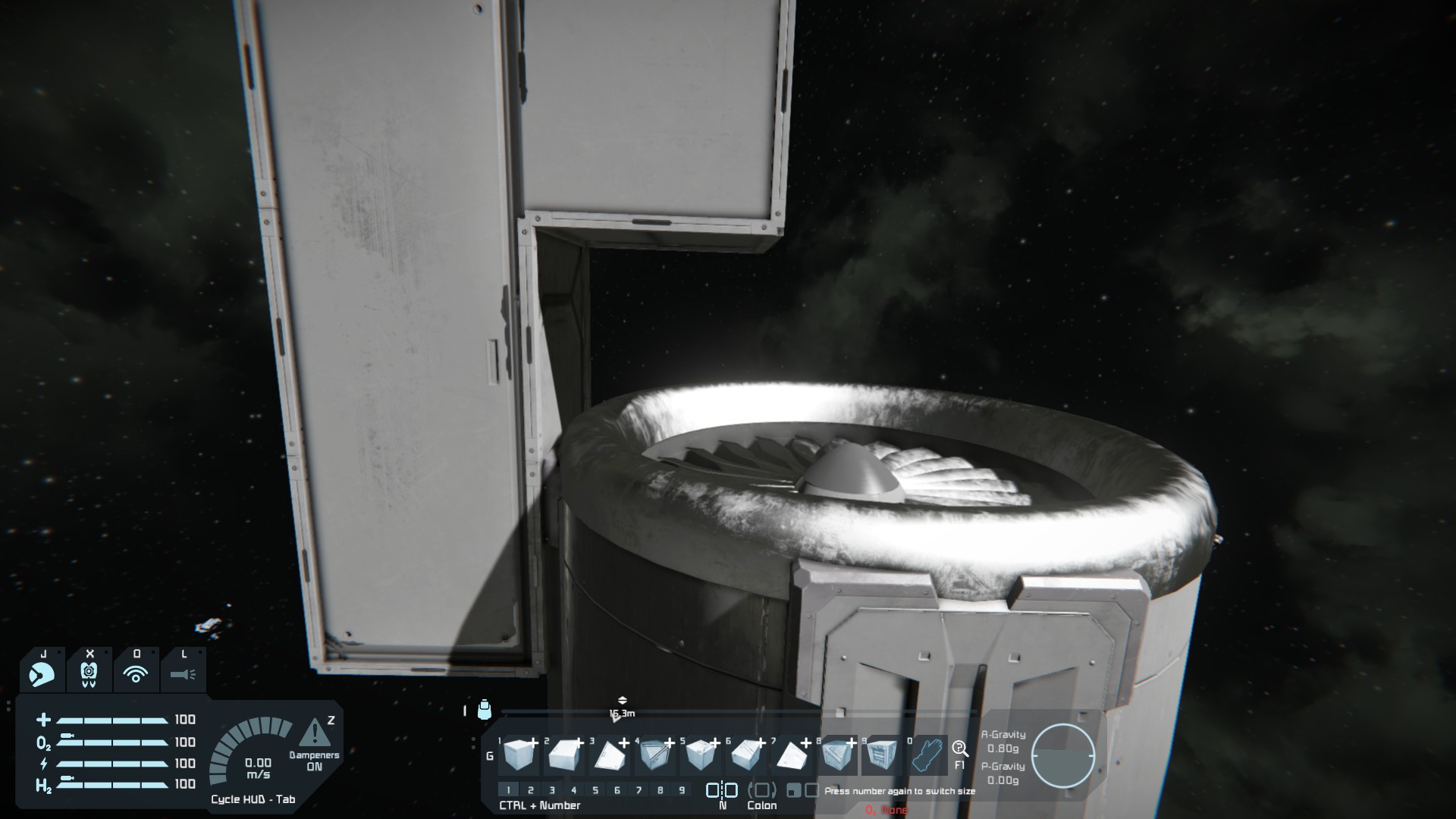Toggle the Dampeners warning triangle
Screen dimensions: 1456x819
pos(314,733)
